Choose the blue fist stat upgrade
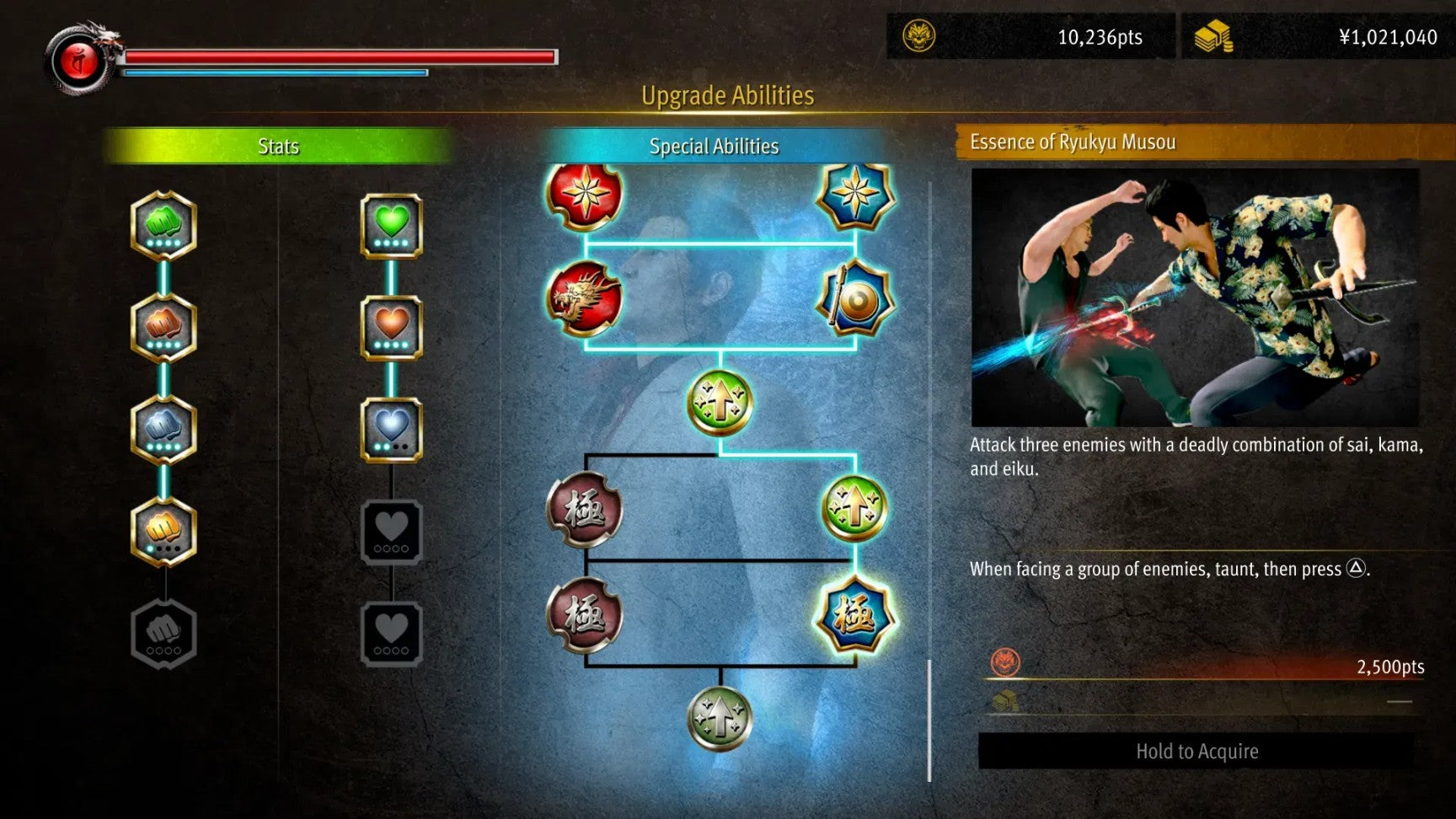1456x819 pixels. pyautogui.click(x=163, y=429)
